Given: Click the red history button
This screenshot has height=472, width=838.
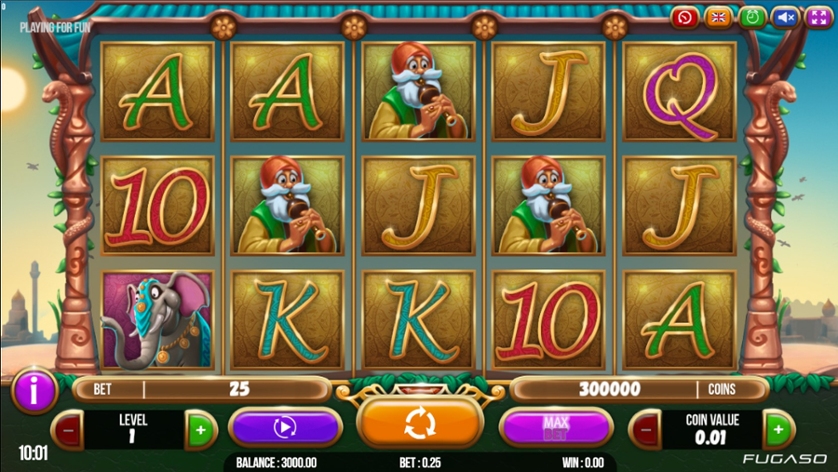Looking at the screenshot, I should point(685,17).
